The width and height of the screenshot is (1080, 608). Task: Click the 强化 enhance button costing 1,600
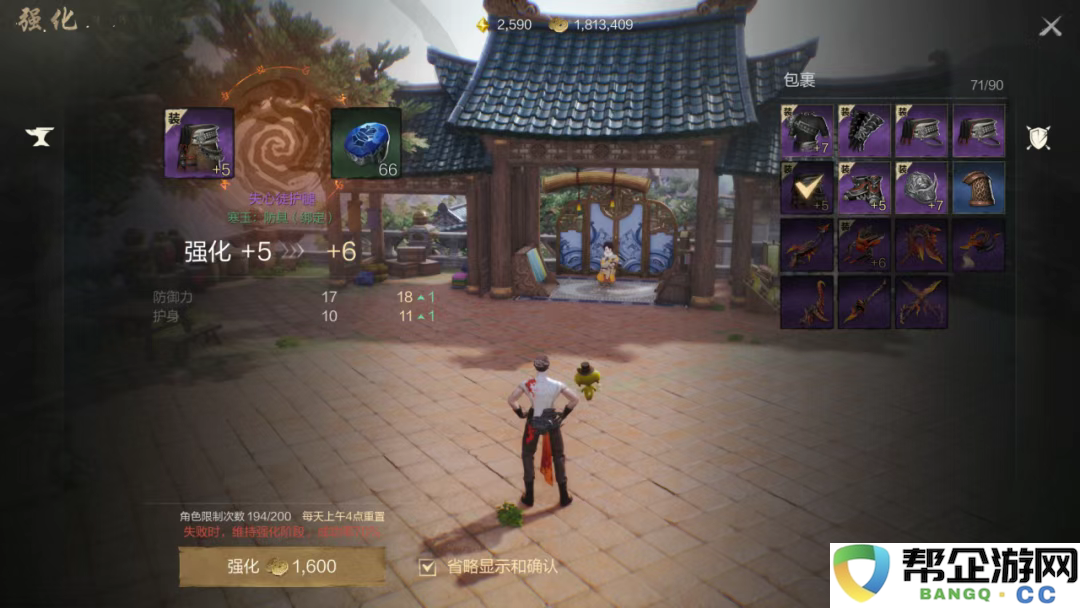coord(281,566)
